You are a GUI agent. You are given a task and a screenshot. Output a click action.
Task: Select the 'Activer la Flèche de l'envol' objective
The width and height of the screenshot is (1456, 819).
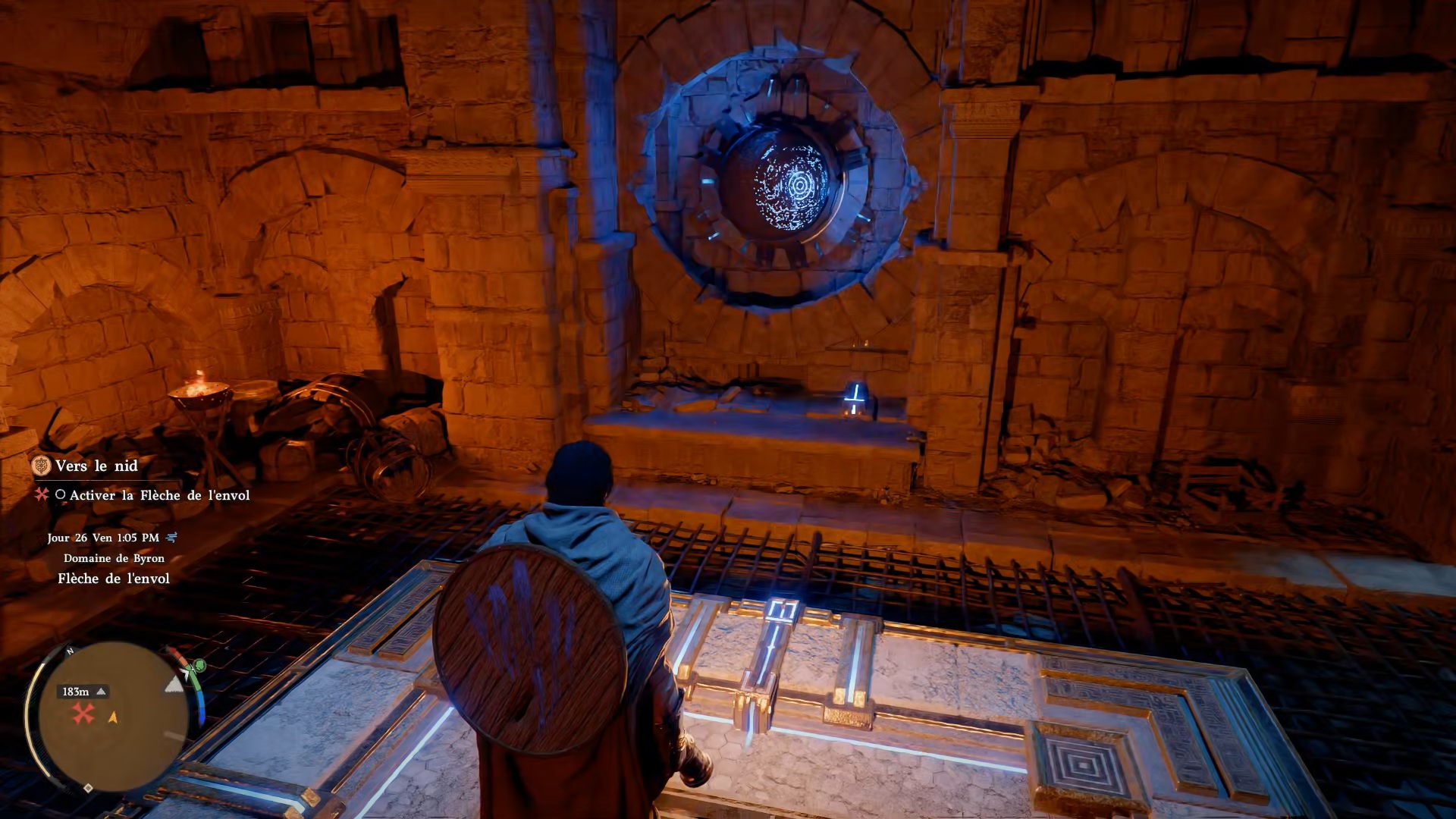point(159,495)
